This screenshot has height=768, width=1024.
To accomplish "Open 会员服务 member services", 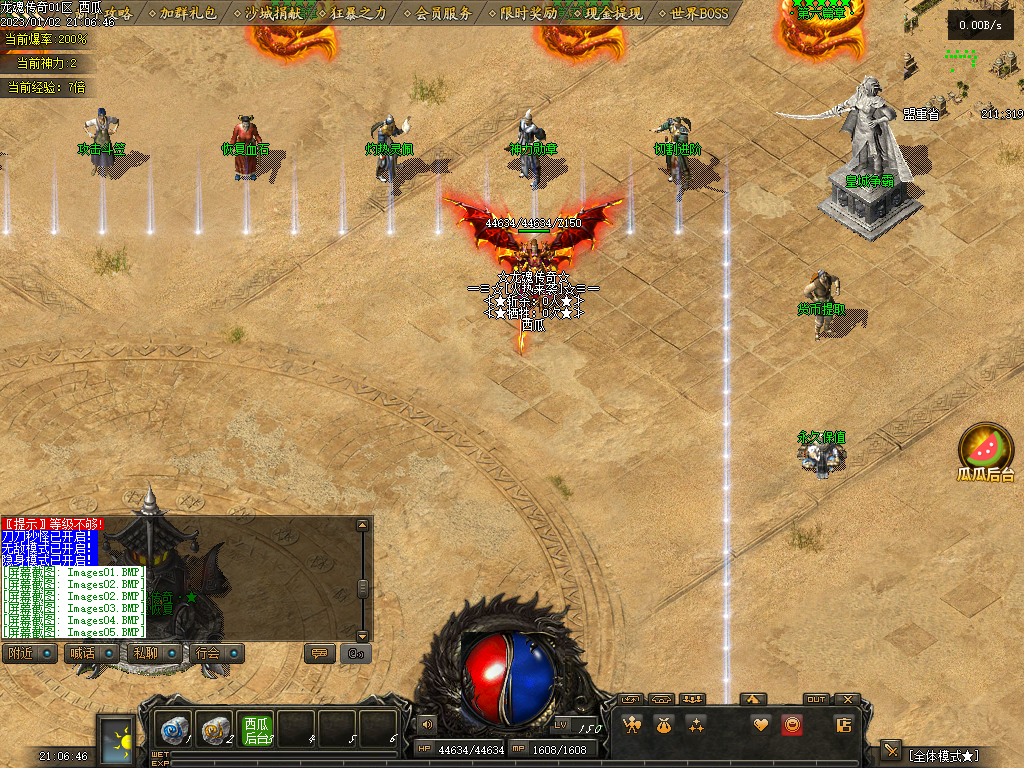I will (x=443, y=14).
